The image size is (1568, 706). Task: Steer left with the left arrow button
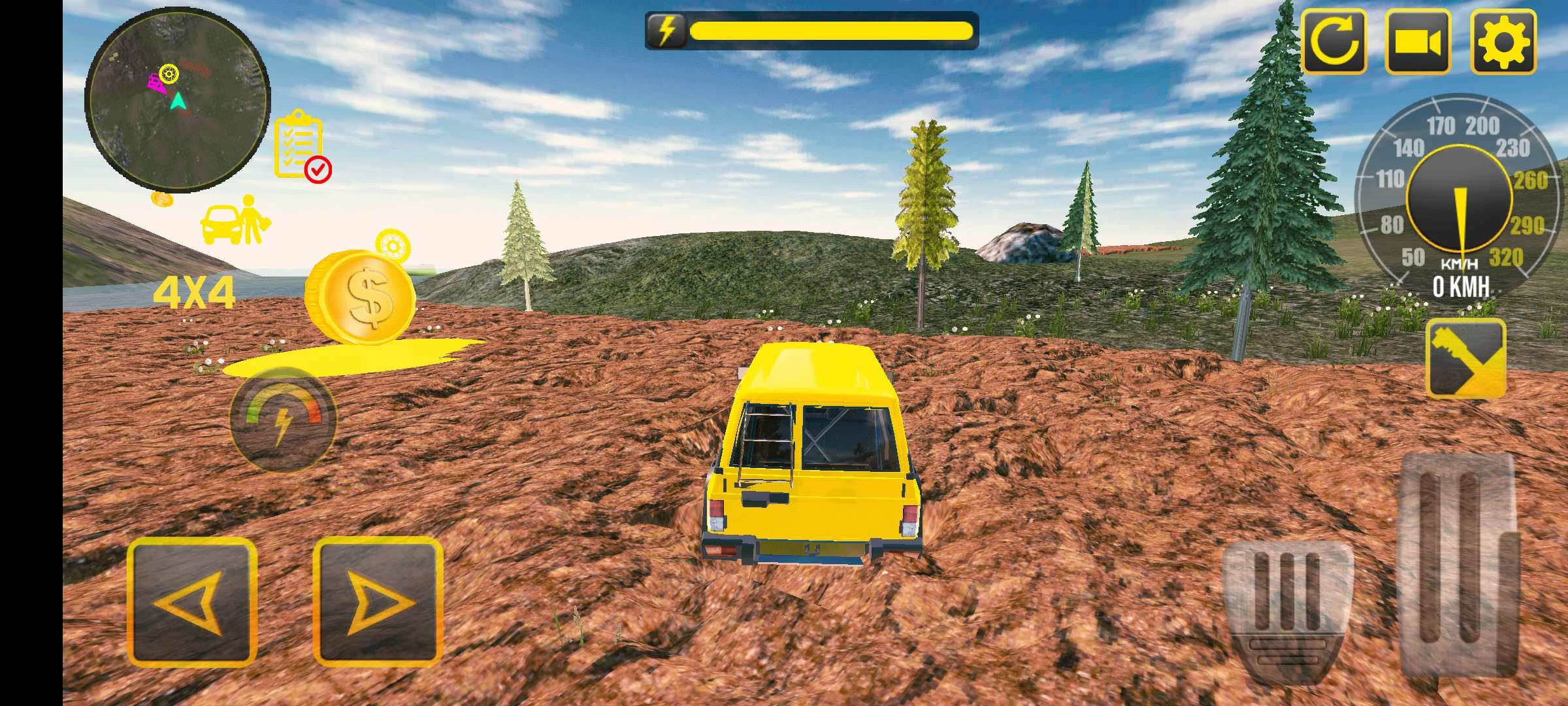tap(191, 601)
